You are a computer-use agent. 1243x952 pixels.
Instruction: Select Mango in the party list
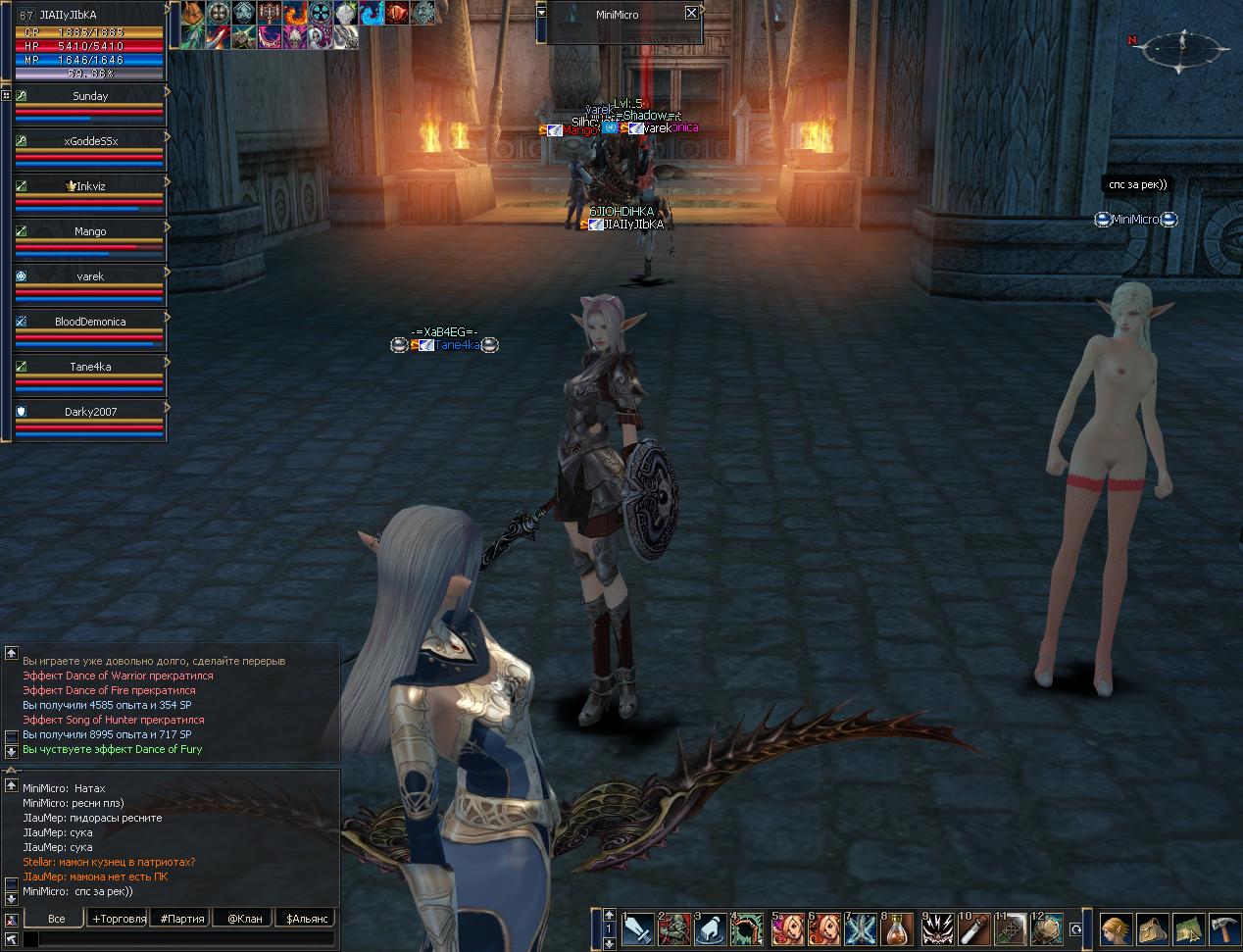[x=90, y=231]
